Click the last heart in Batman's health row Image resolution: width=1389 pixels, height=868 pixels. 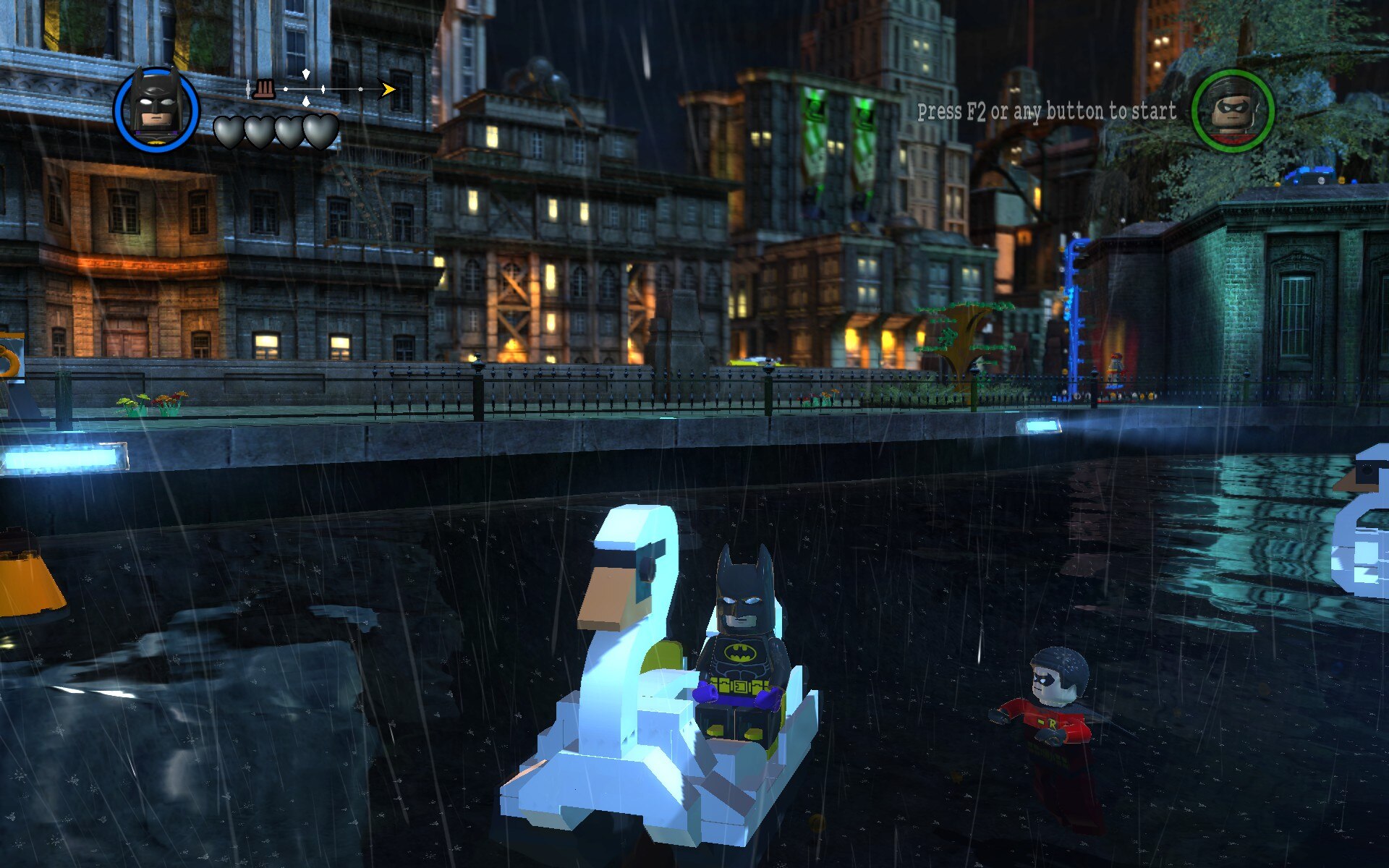point(320,132)
